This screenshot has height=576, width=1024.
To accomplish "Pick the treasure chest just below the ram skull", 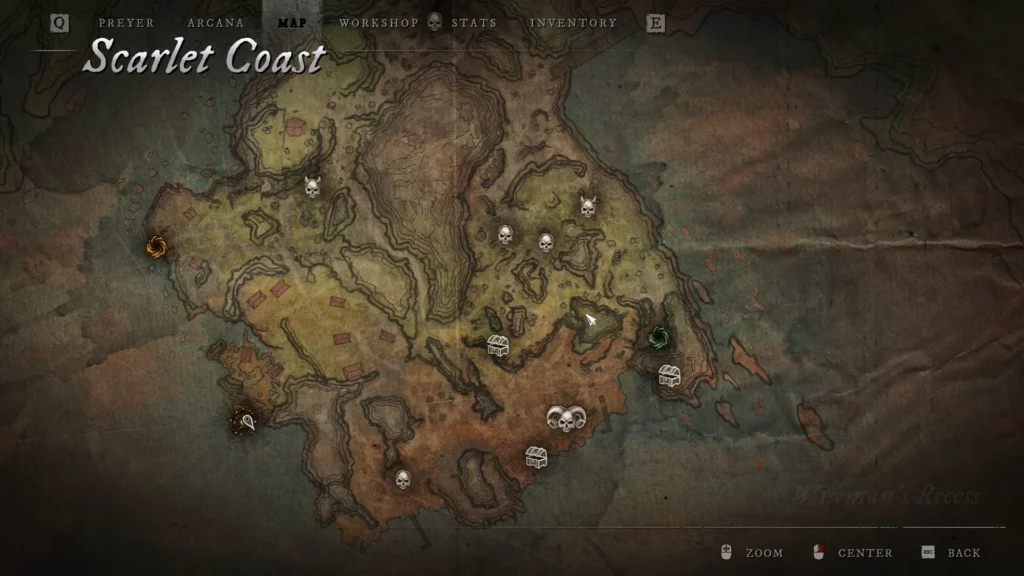I will point(536,457).
